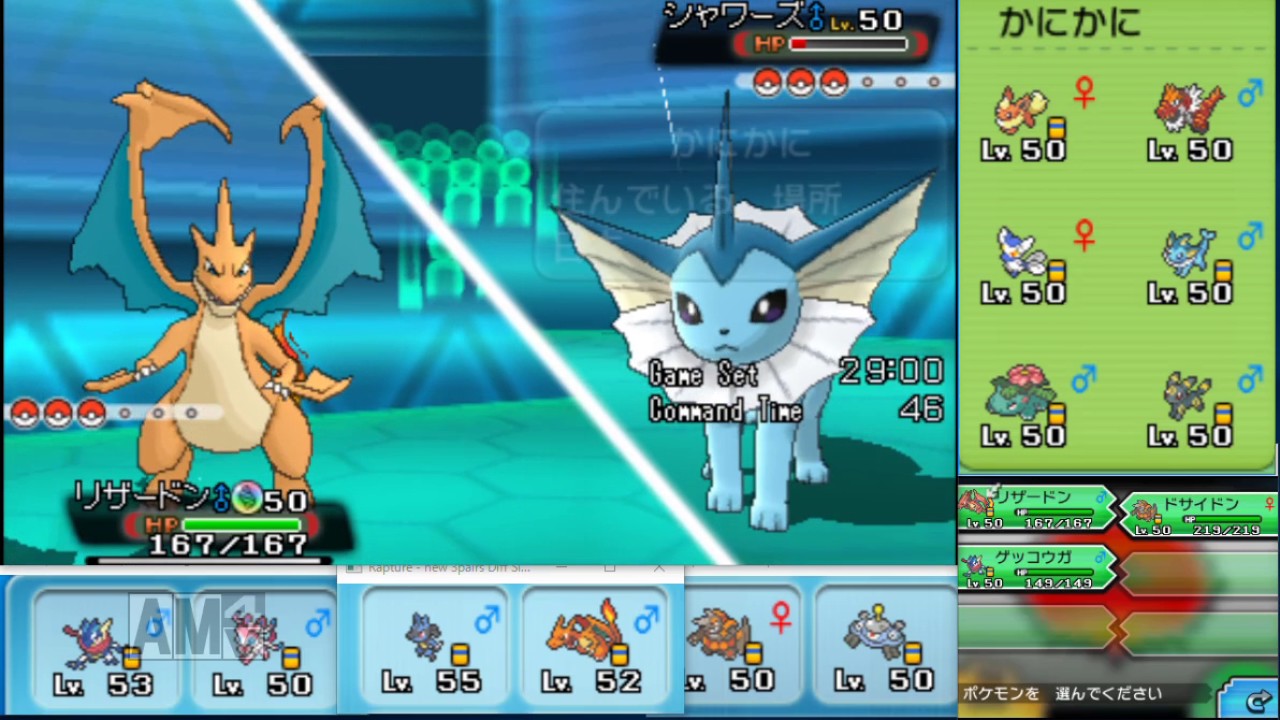The width and height of the screenshot is (1280, 720).
Task: Switch to ゲッコウガ in the party
Action: (1036, 566)
